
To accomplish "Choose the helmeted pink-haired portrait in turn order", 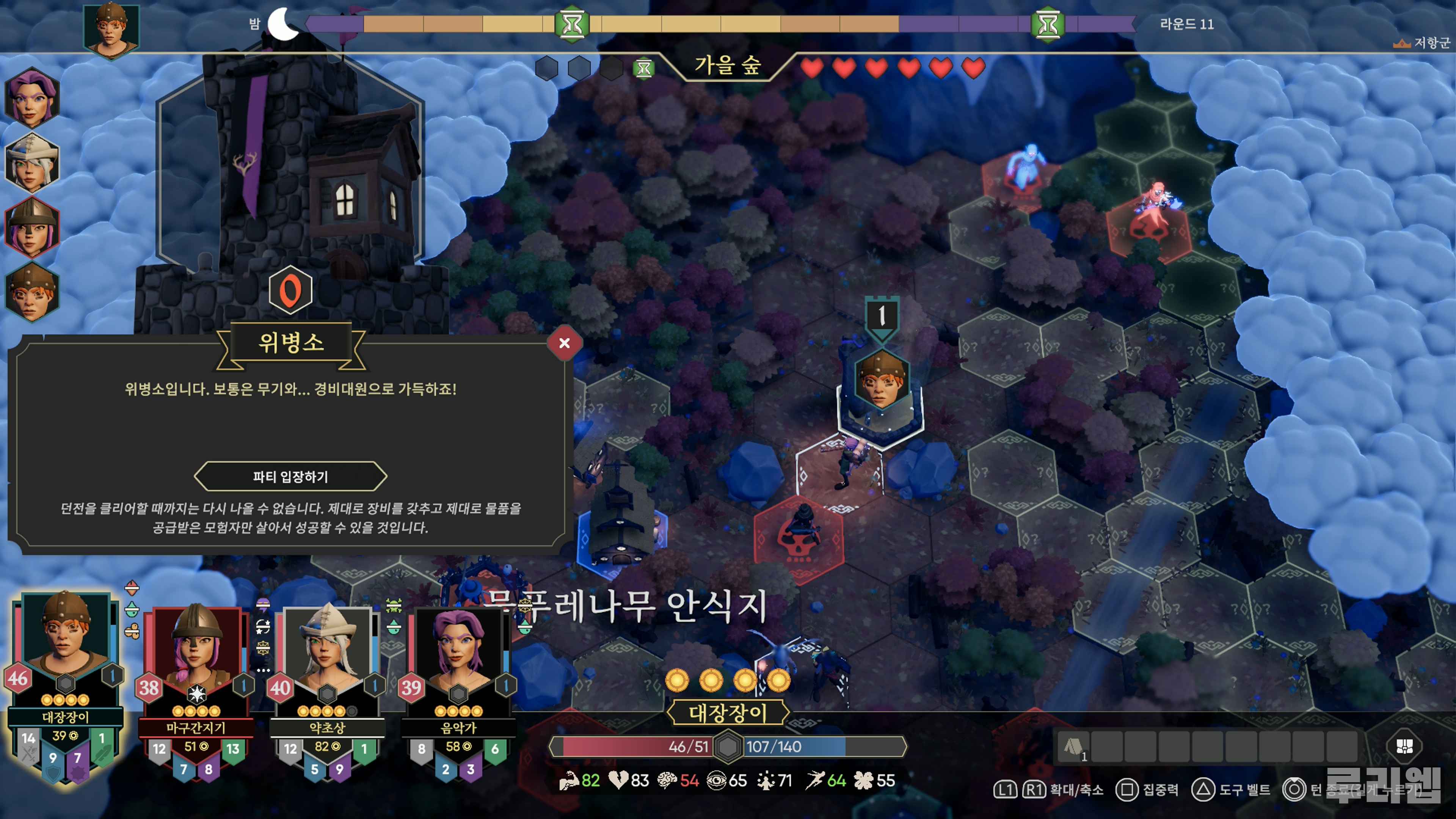I will point(31,228).
